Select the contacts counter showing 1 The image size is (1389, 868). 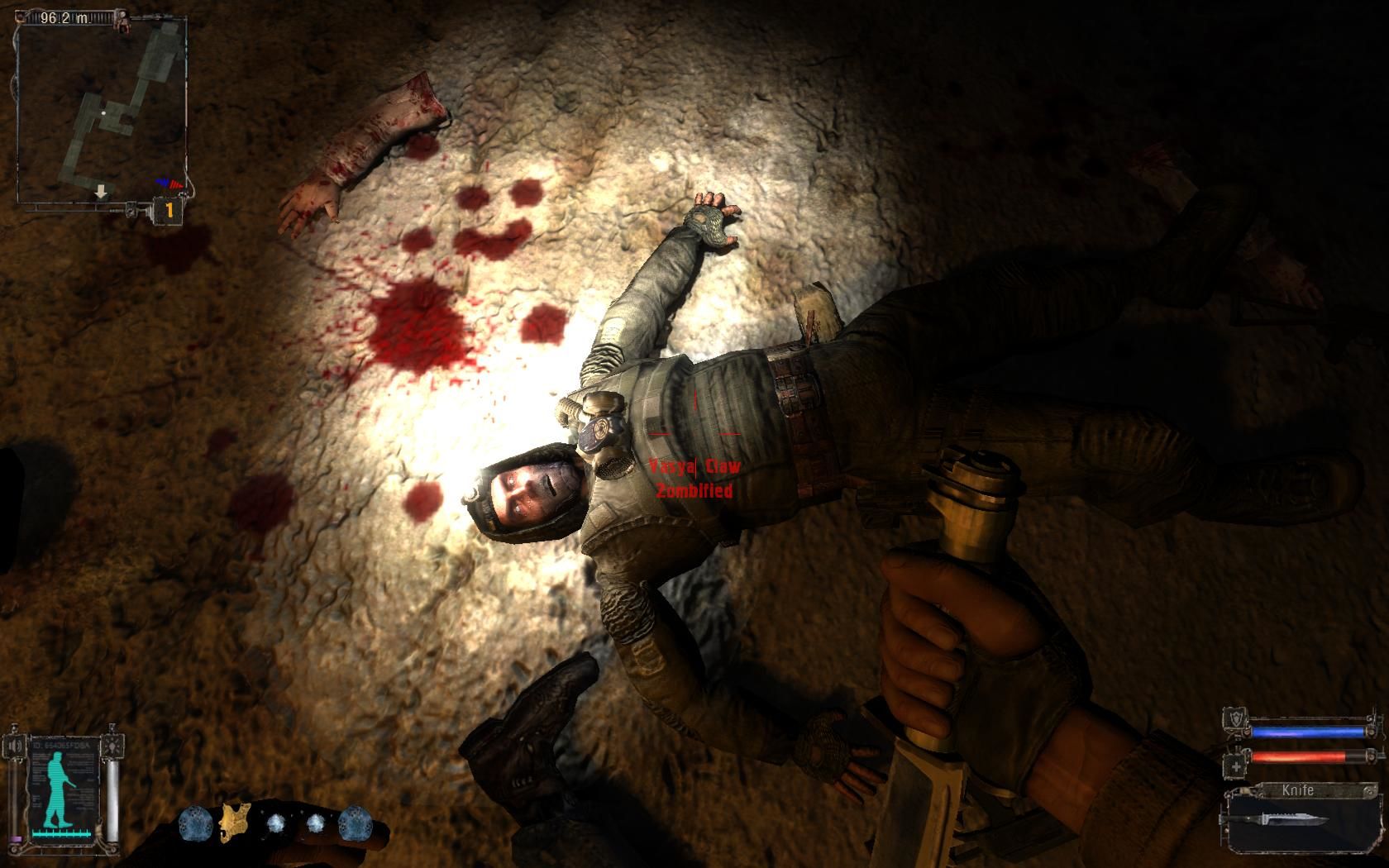pos(169,211)
